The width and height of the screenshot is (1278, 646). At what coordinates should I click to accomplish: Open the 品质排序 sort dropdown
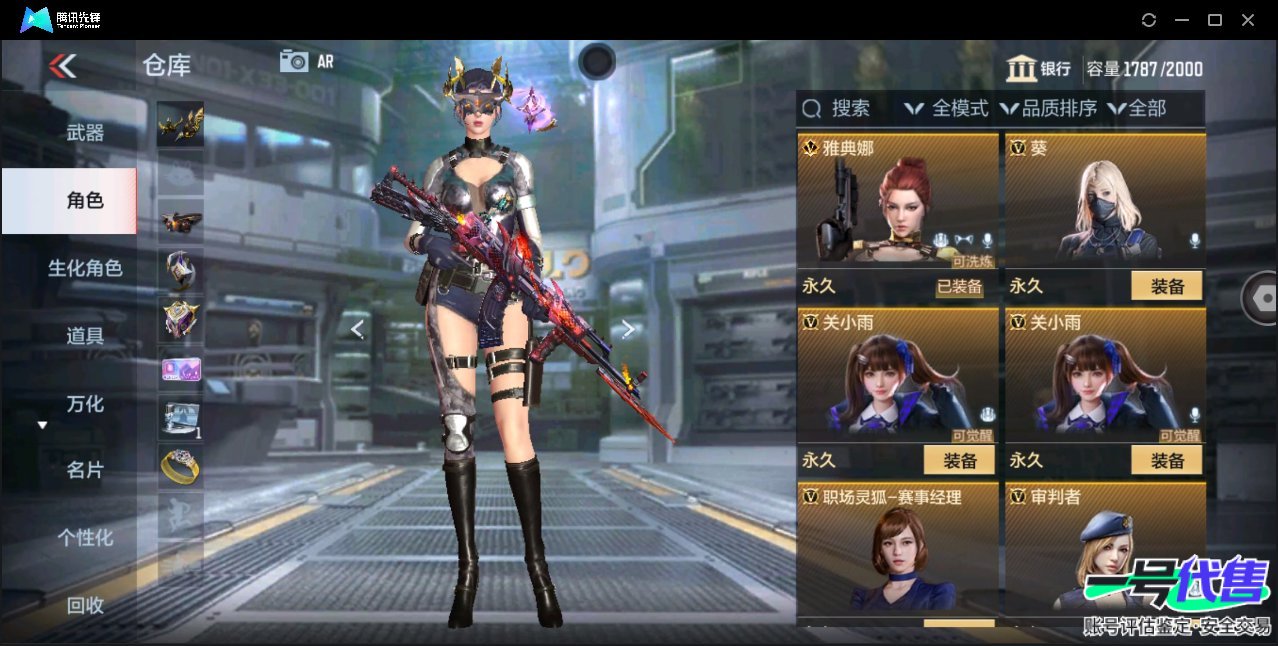[1048, 108]
